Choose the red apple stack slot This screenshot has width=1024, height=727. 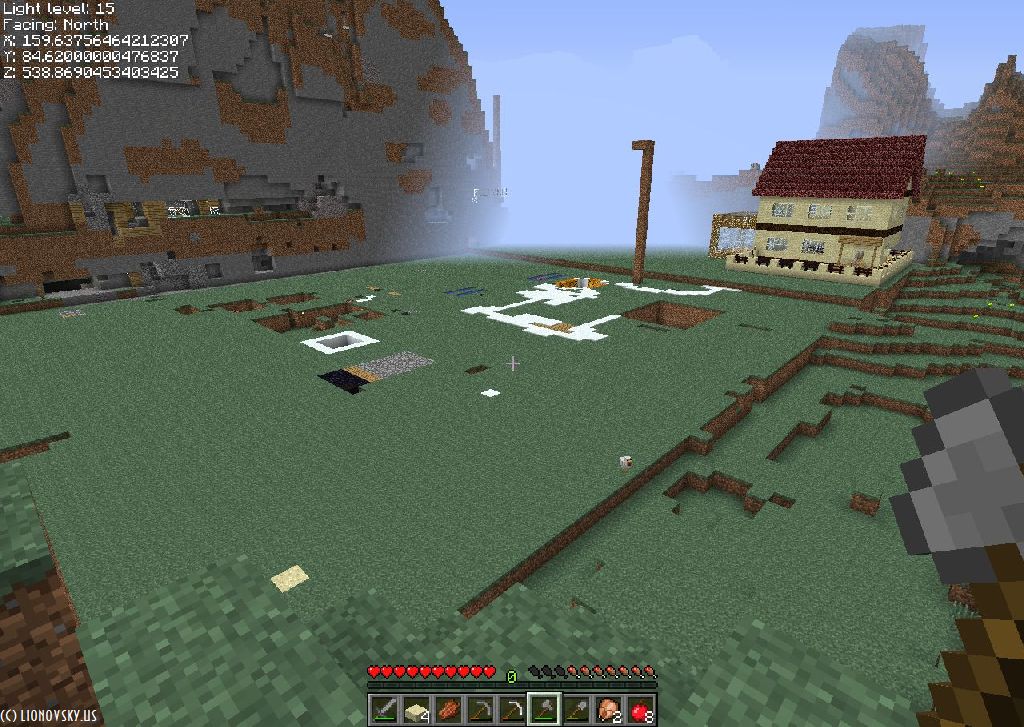640,709
